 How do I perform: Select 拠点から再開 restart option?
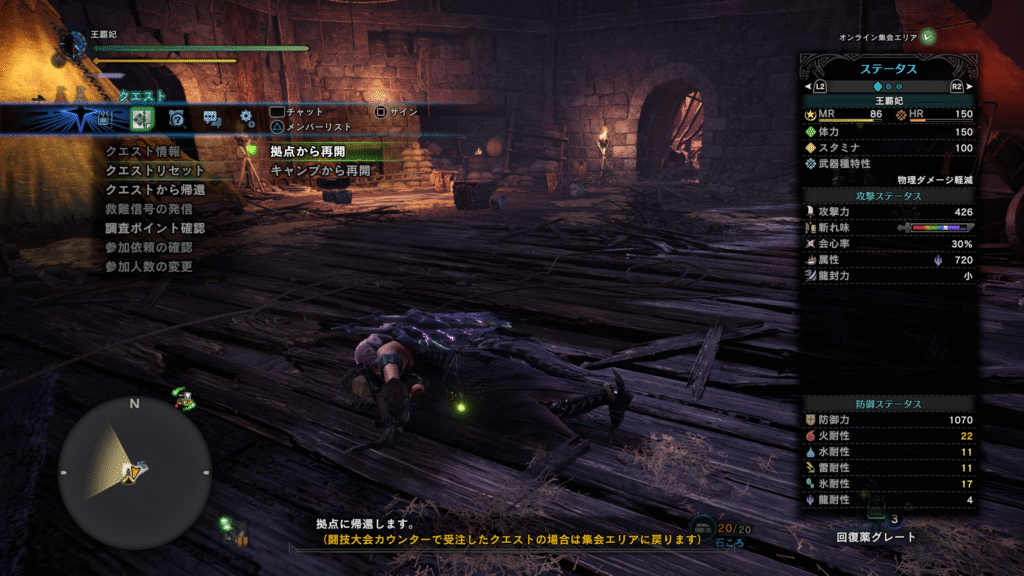click(307, 151)
